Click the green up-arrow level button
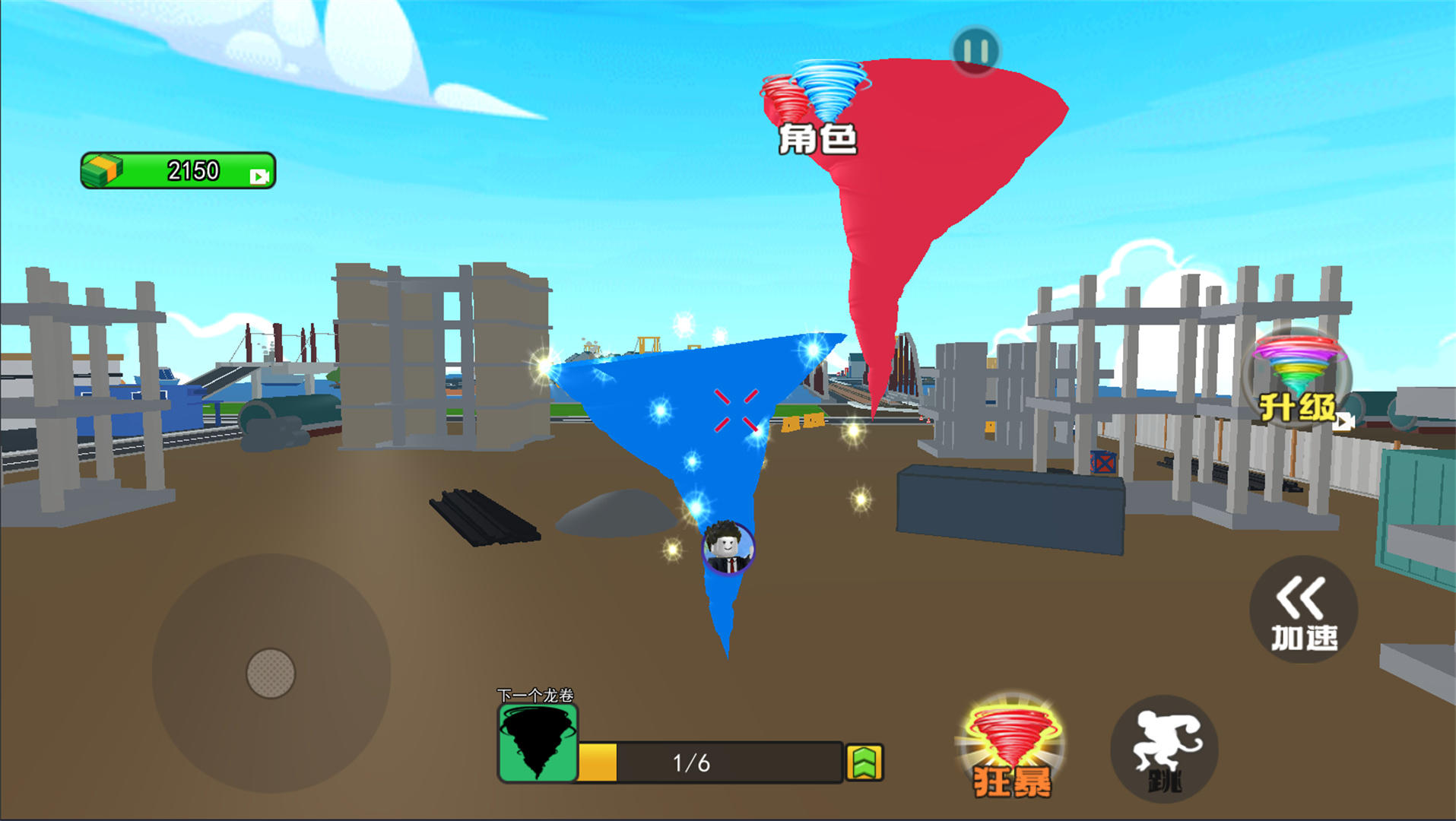This screenshot has height=821, width=1456. pos(864,762)
